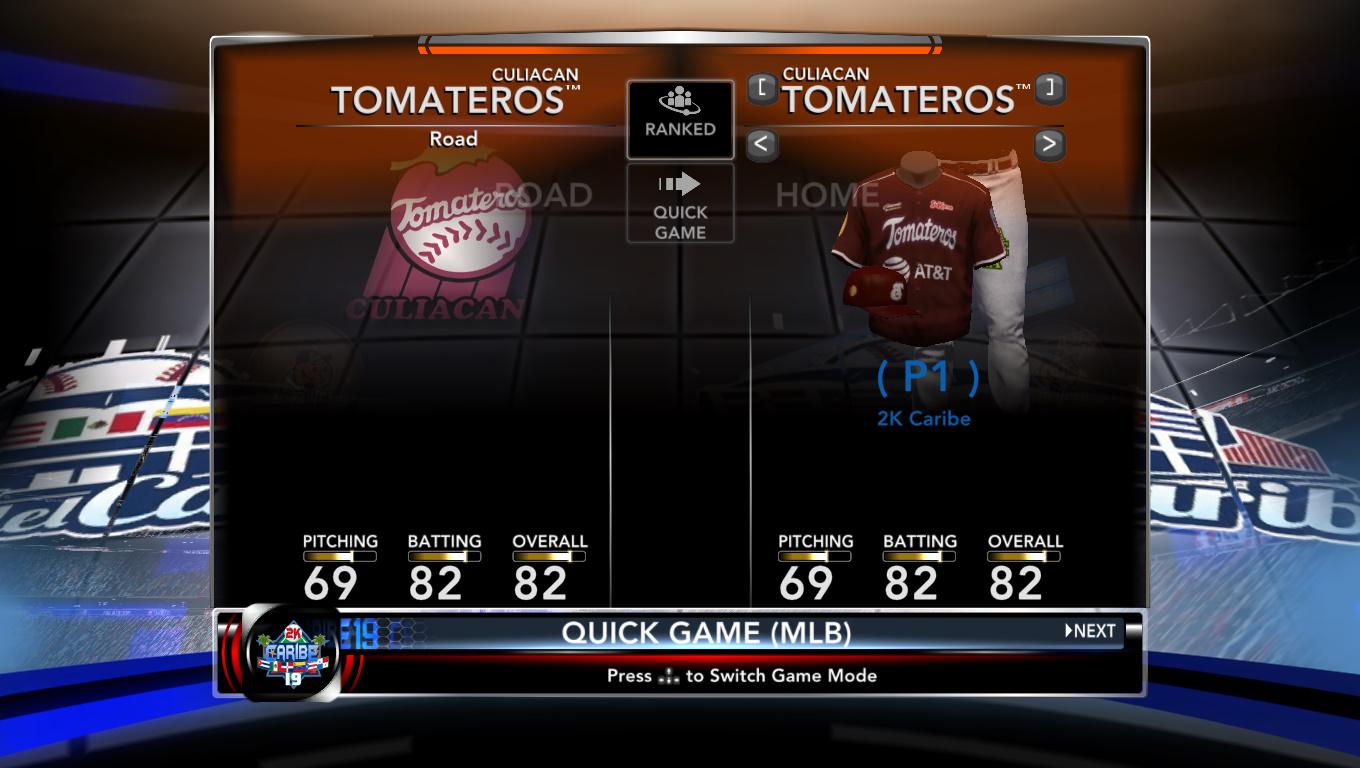The height and width of the screenshot is (768, 1360).
Task: Continue with the Next button
Action: [x=1090, y=631]
